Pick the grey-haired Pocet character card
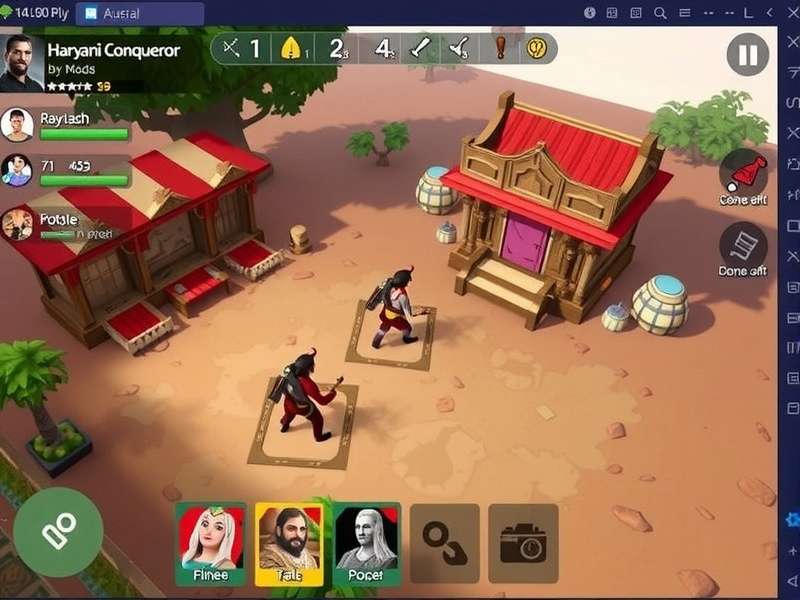 366,543
